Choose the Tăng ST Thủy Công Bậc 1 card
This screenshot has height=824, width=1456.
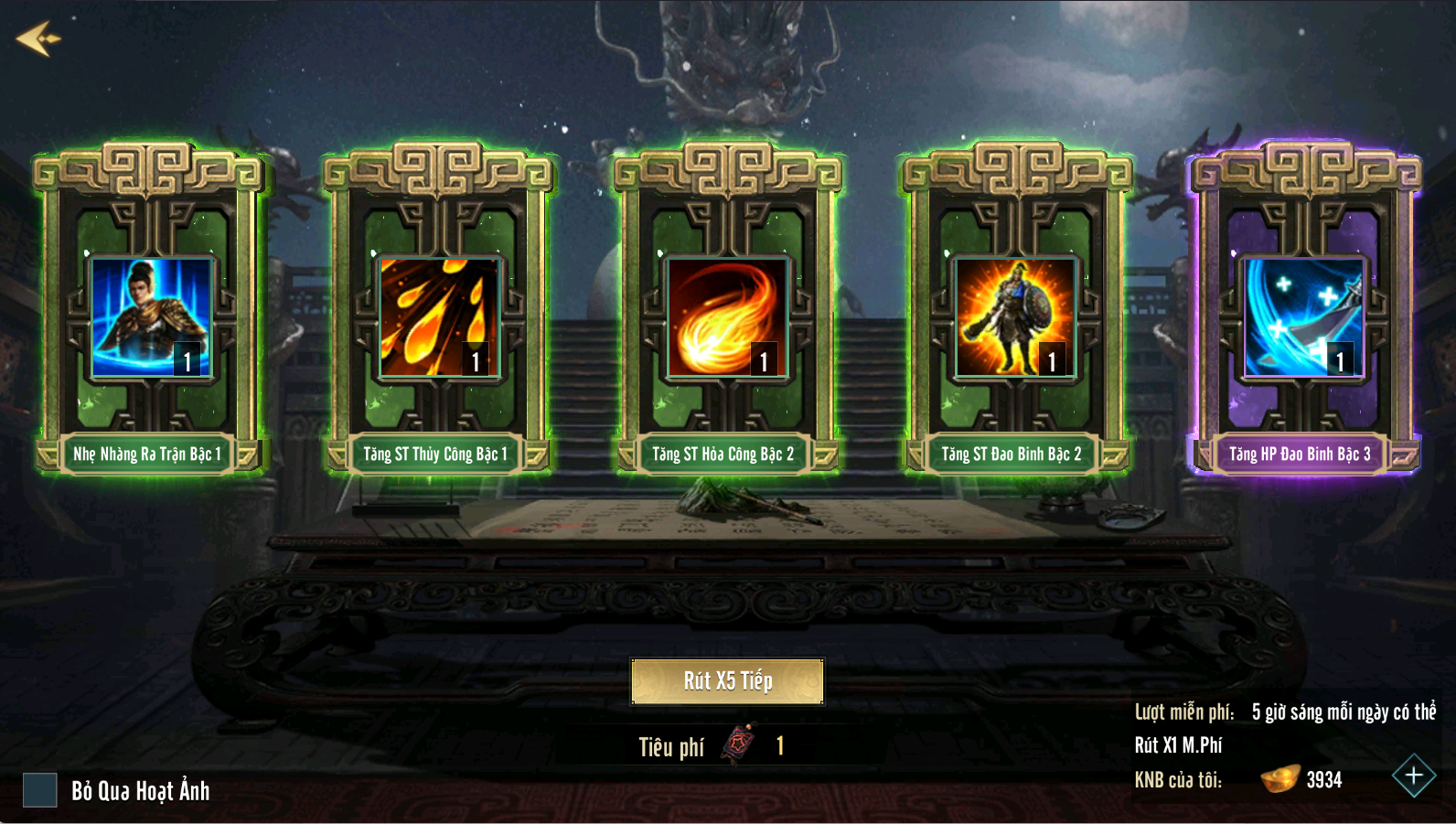point(438,317)
